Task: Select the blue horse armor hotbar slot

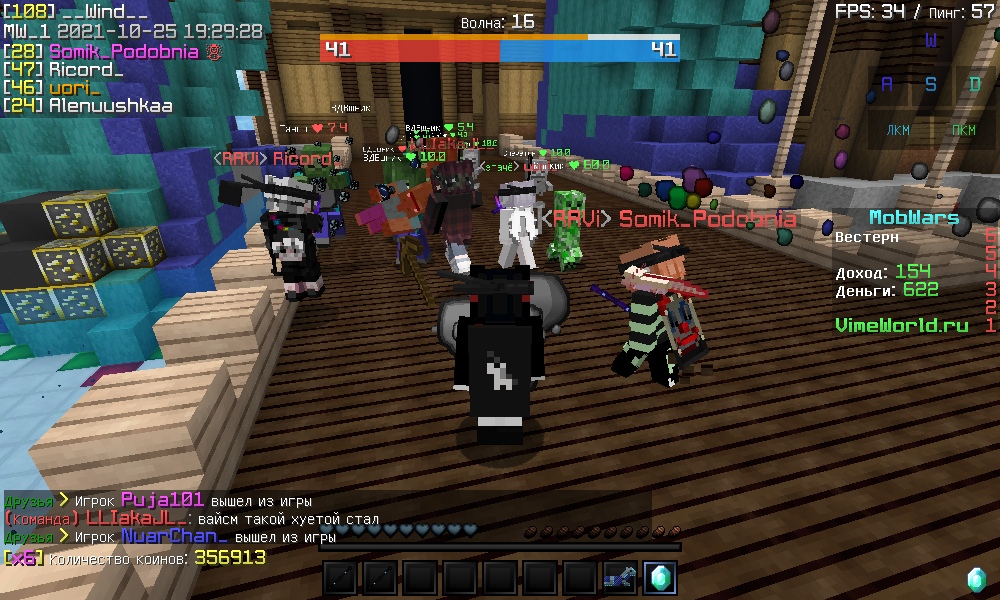Action: [620, 577]
